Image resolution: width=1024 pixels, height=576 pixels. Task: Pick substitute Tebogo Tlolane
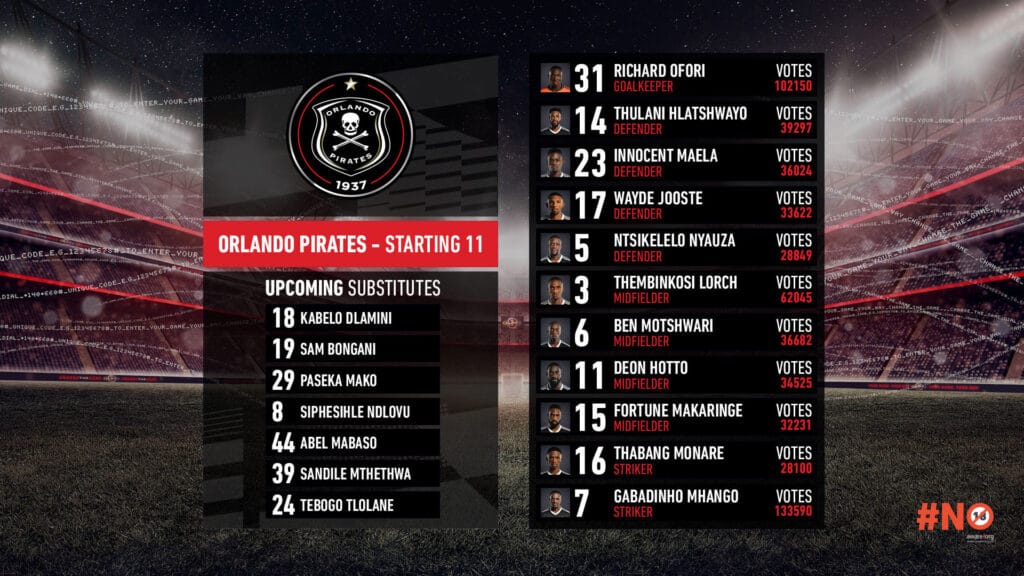352,505
